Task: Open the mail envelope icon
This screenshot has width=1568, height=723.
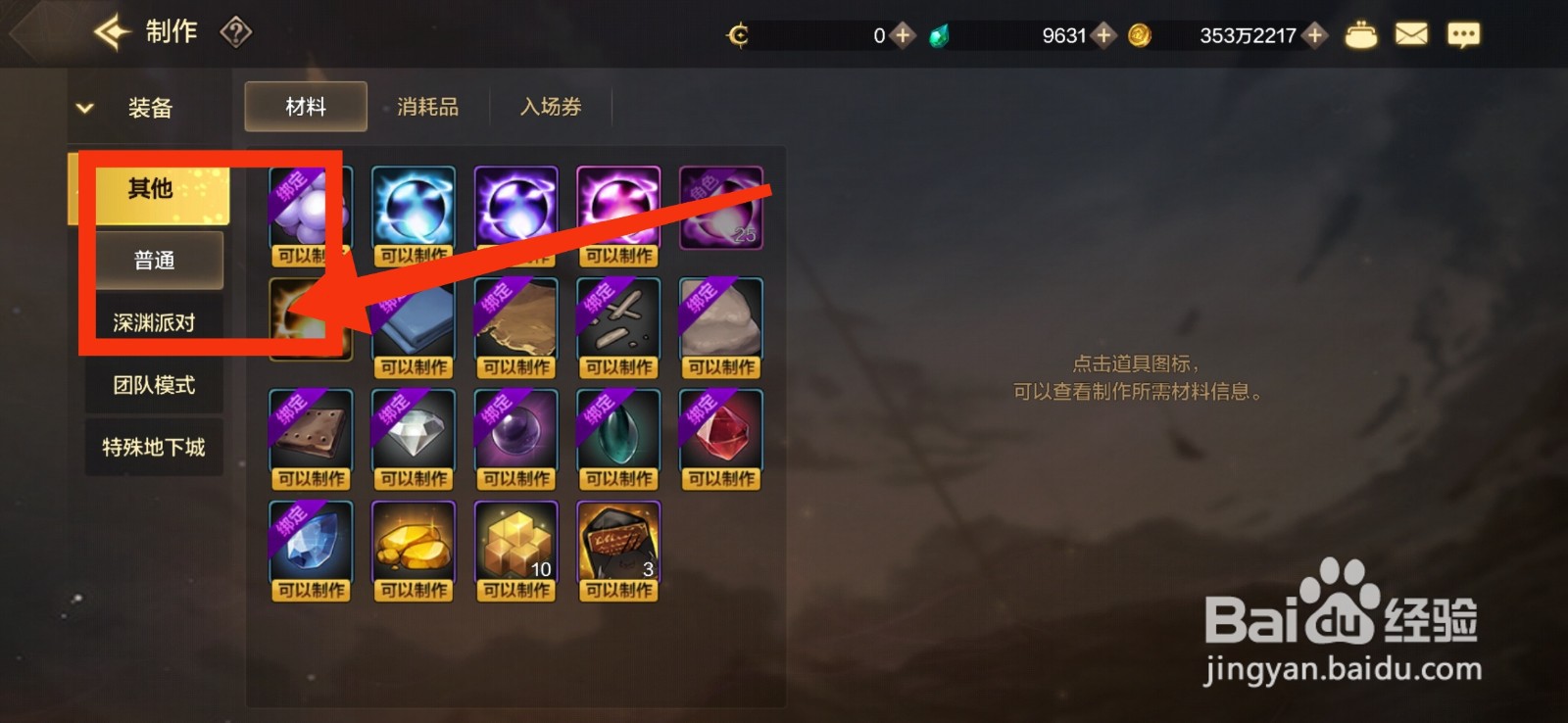Action: click(x=1411, y=32)
